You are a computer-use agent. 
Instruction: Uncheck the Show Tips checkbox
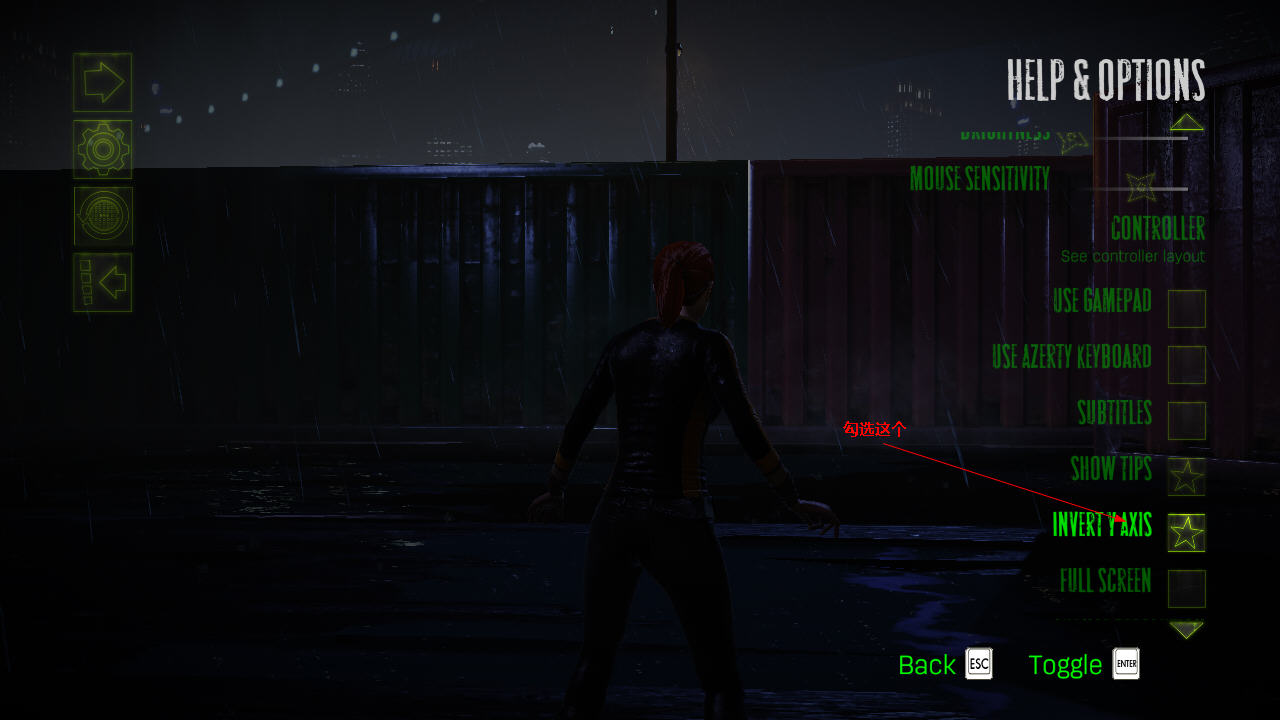pyautogui.click(x=1186, y=477)
